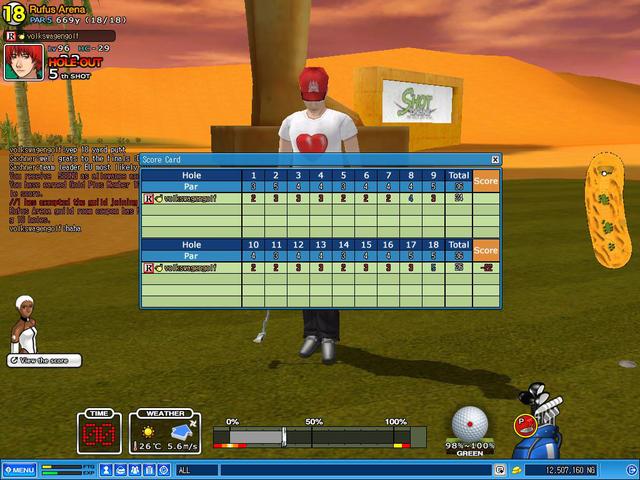Click the red emoticon face button

[x=522, y=424]
